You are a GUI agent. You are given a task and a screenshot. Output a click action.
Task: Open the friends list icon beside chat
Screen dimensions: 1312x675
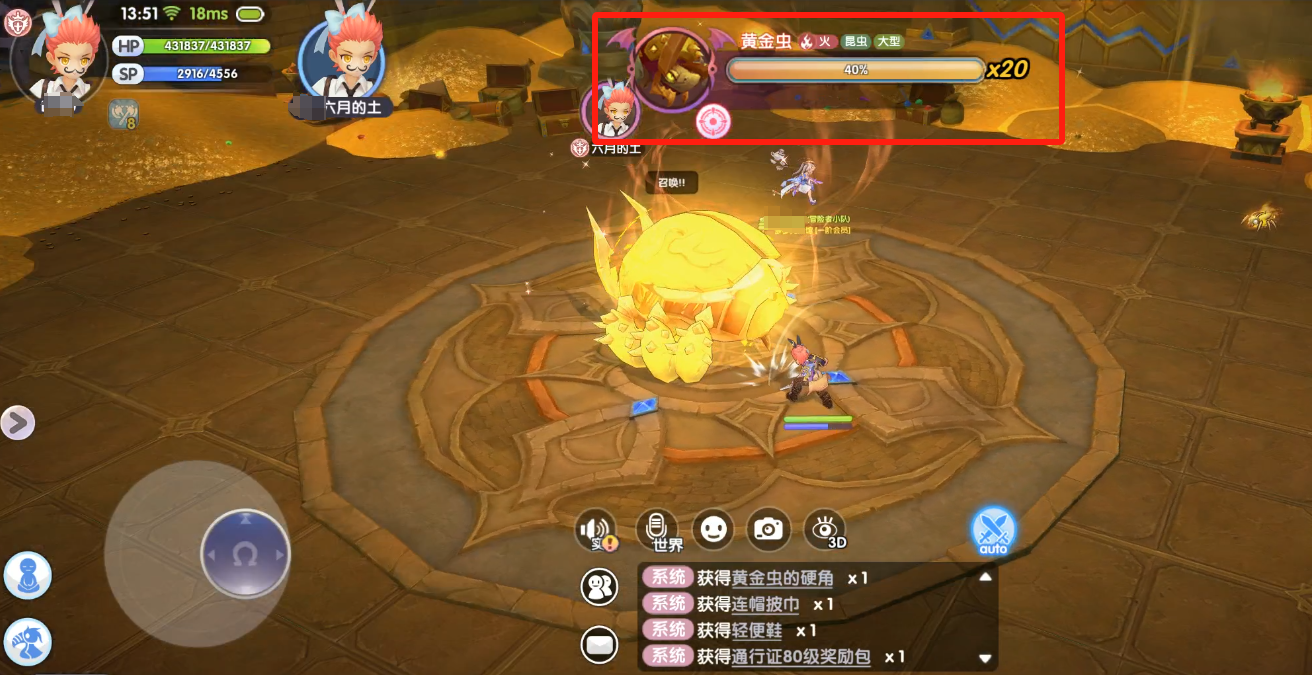[600, 586]
